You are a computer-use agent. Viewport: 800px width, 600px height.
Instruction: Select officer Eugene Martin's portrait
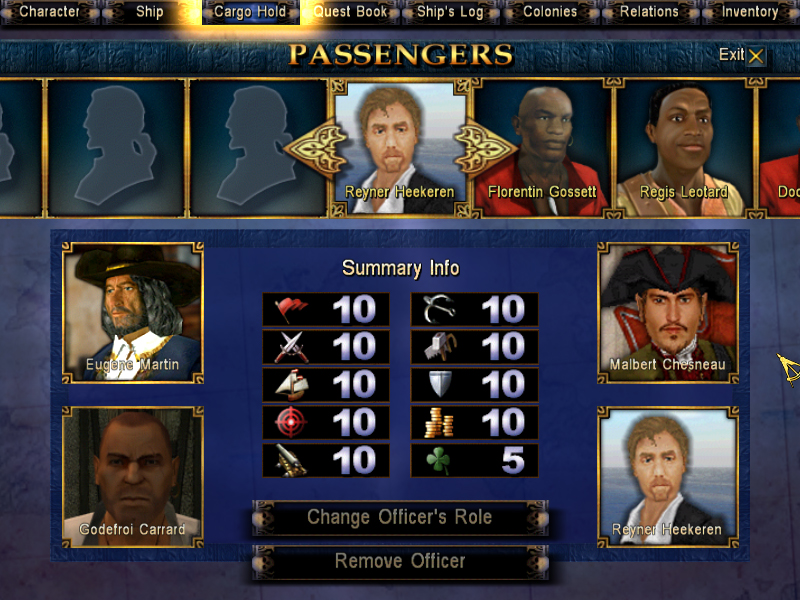coord(132,311)
